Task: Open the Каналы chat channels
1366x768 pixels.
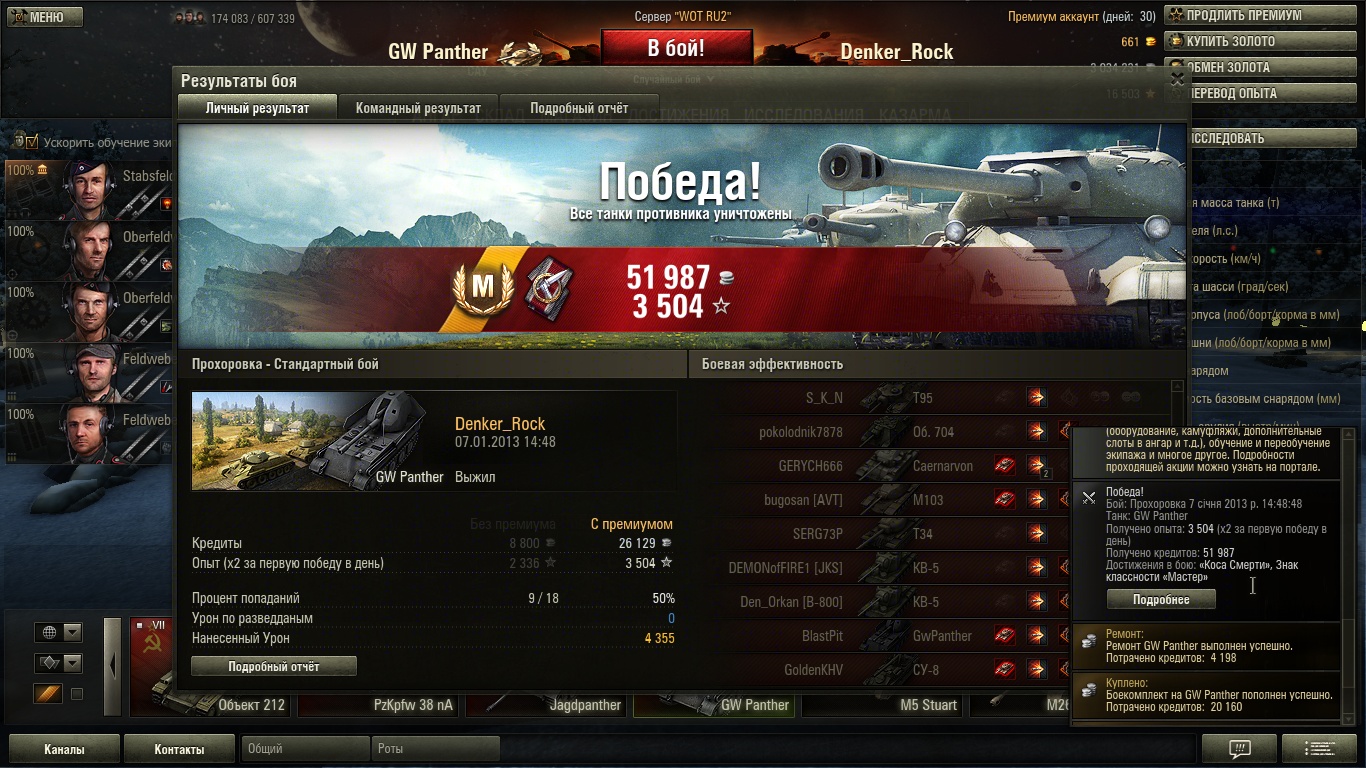Action: tap(64, 749)
